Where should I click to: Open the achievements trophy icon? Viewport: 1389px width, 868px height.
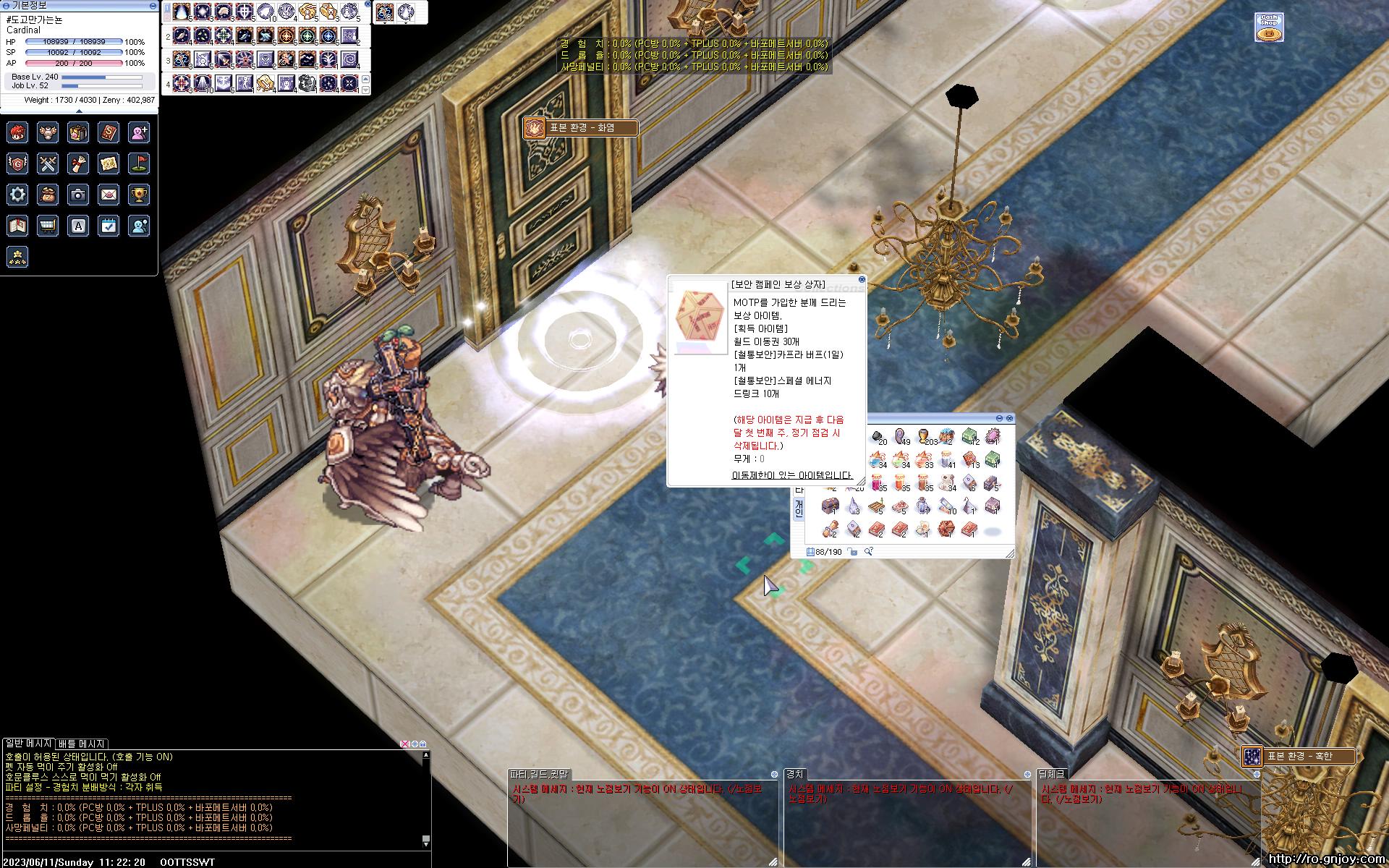pos(139,194)
